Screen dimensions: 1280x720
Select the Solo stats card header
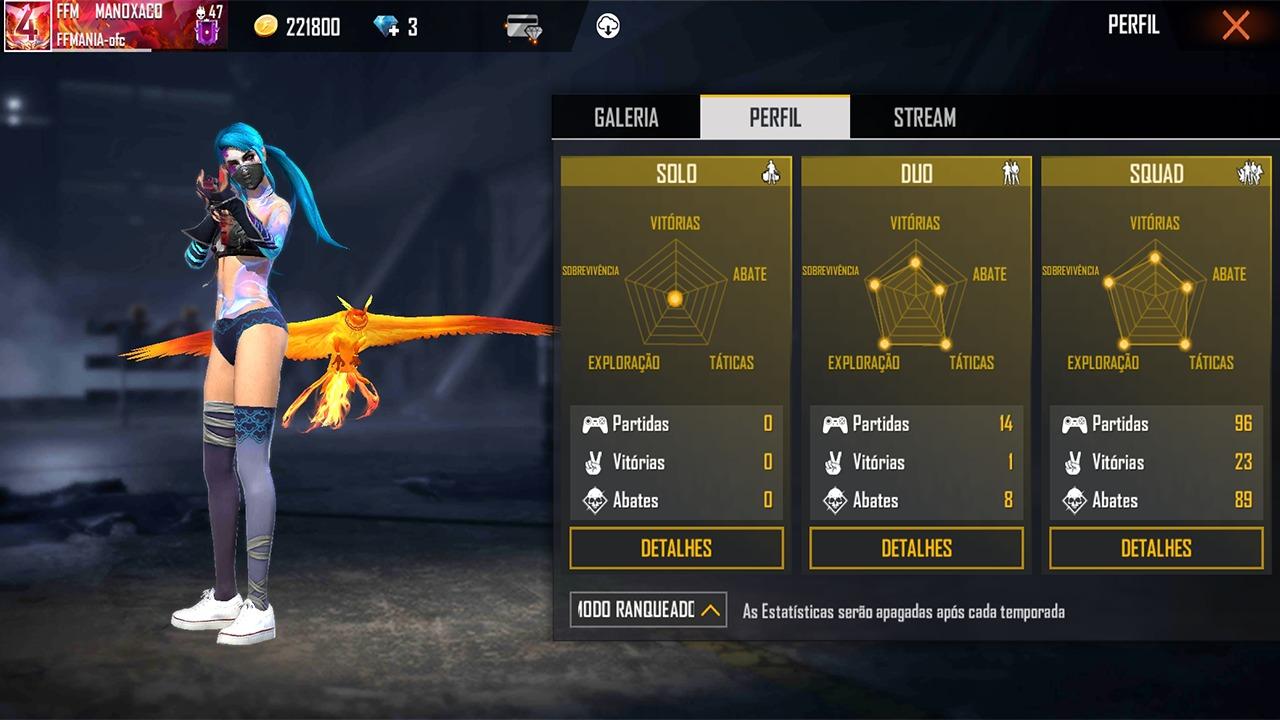pos(676,173)
